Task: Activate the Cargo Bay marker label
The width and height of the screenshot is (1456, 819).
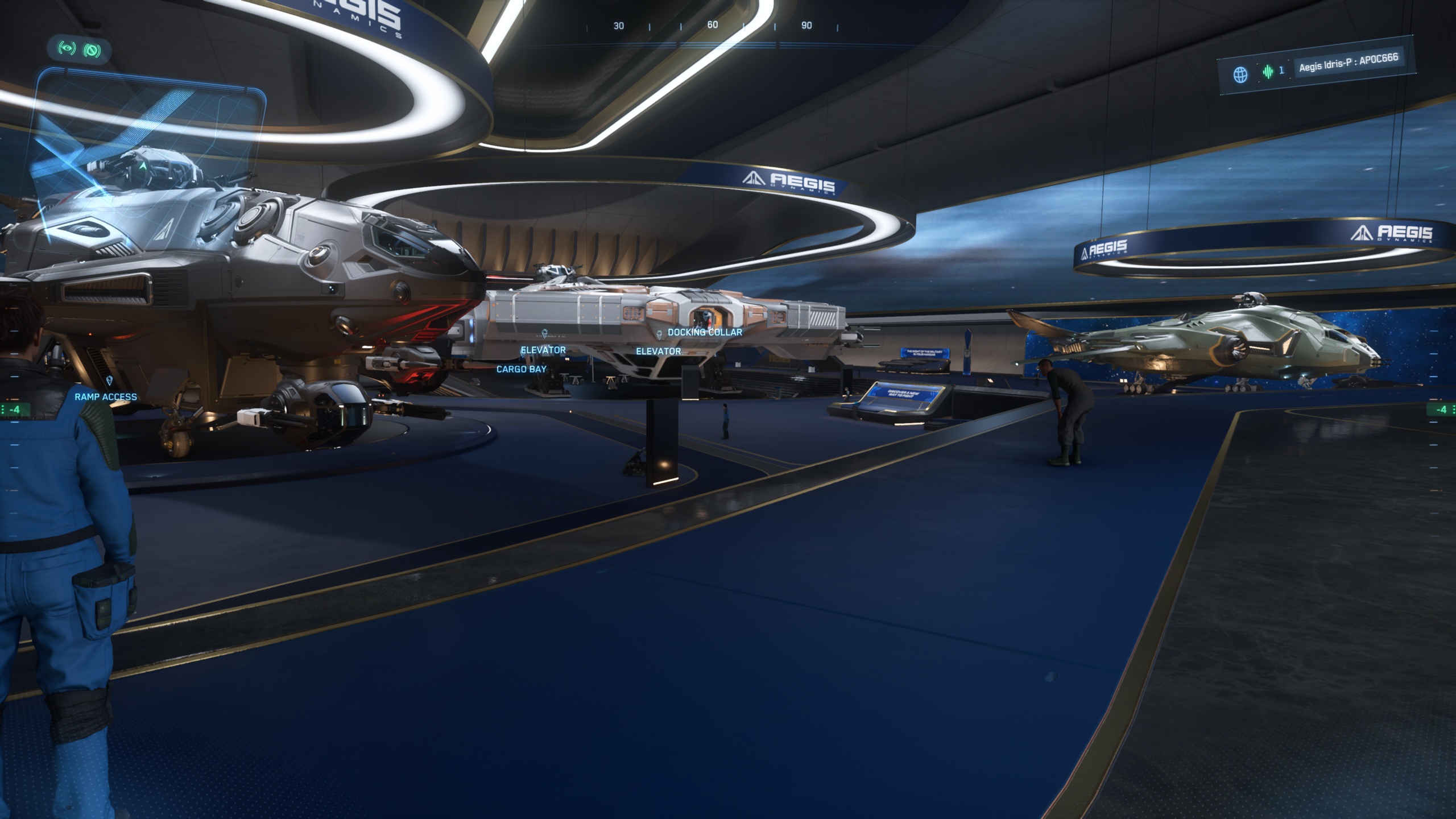Action: coord(521,369)
